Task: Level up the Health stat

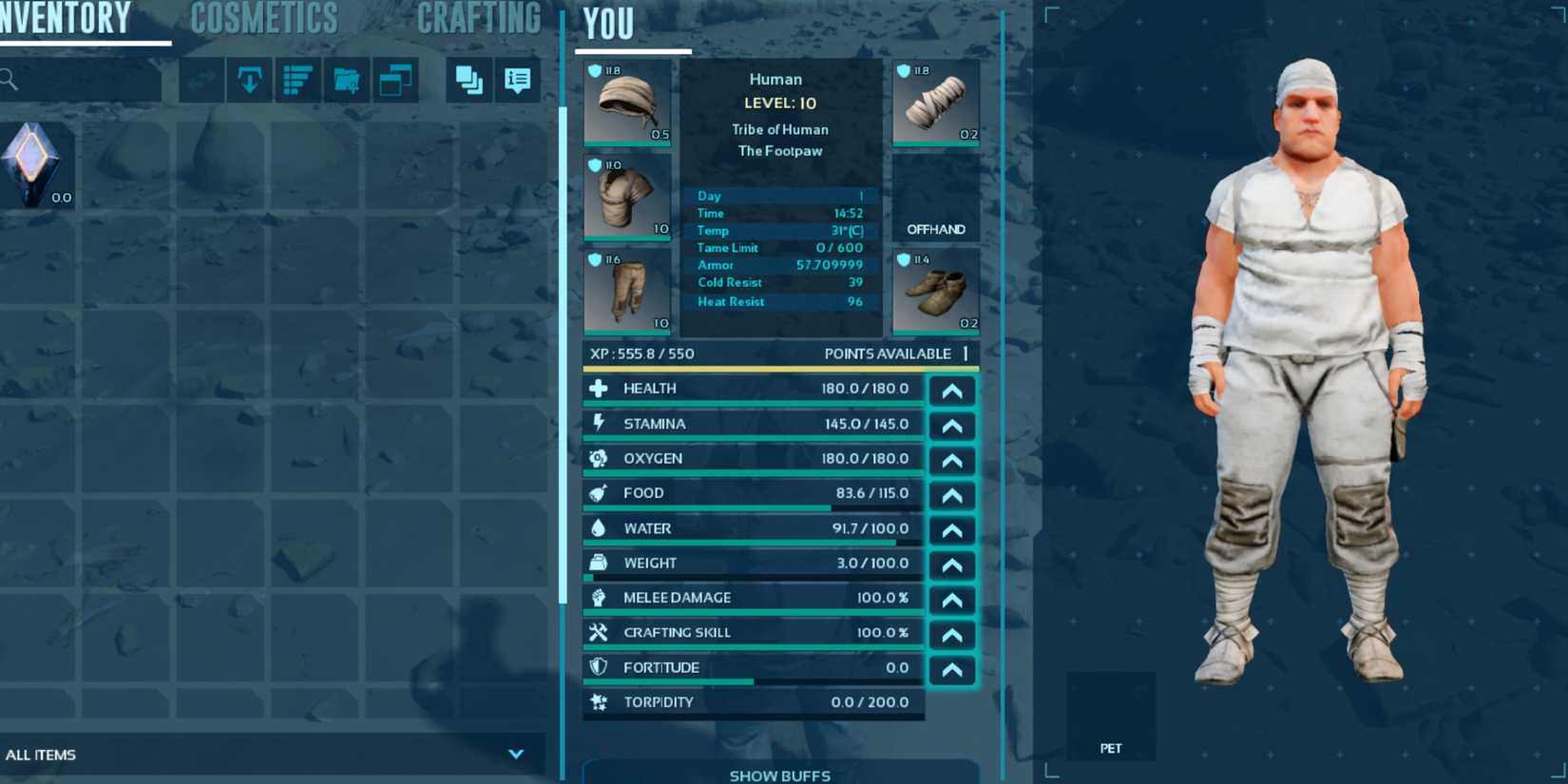Action: (951, 390)
